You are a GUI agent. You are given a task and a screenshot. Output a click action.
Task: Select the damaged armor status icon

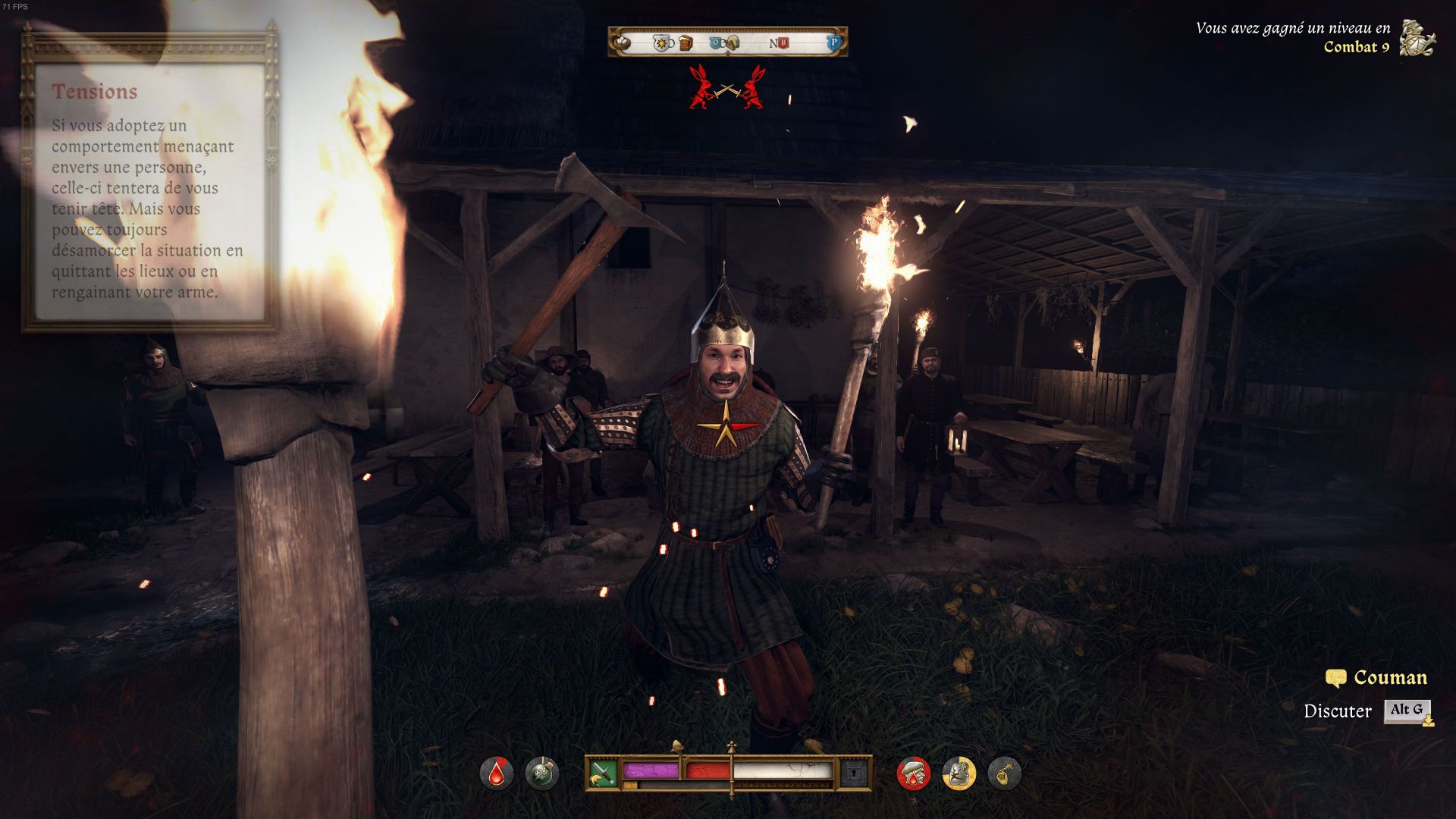[x=959, y=774]
